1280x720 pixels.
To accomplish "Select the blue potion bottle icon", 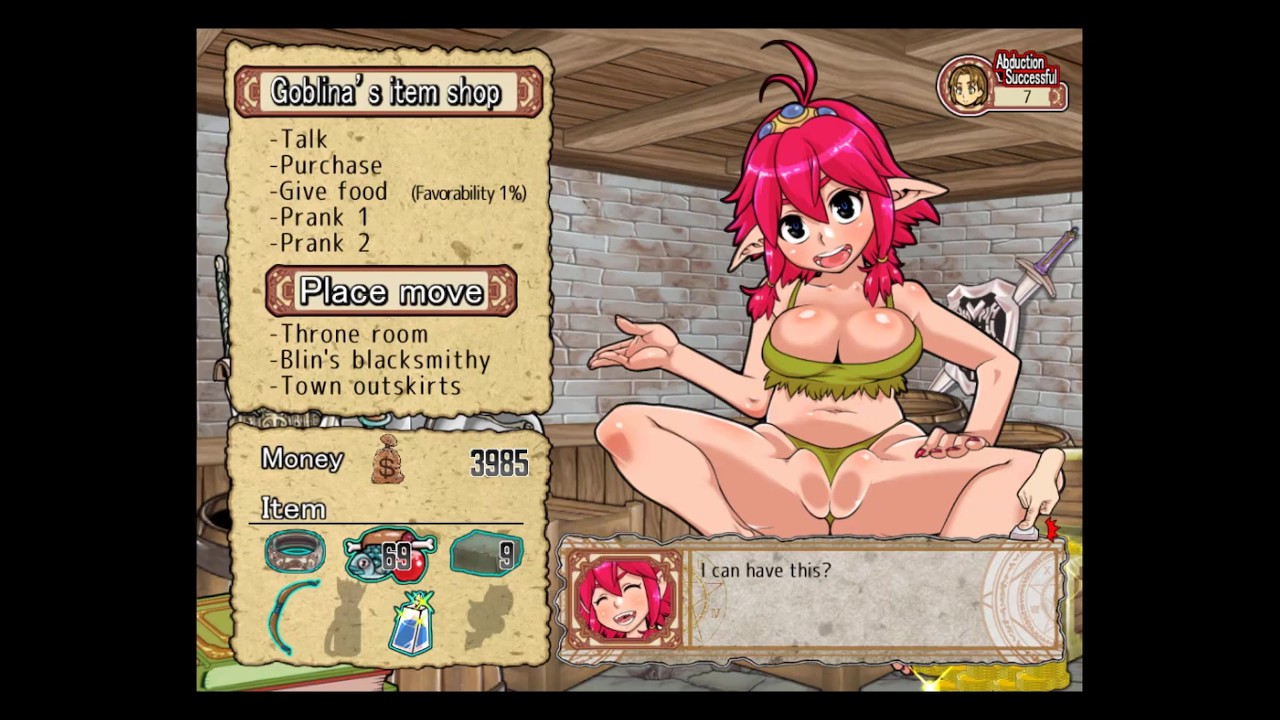I will coord(411,624).
